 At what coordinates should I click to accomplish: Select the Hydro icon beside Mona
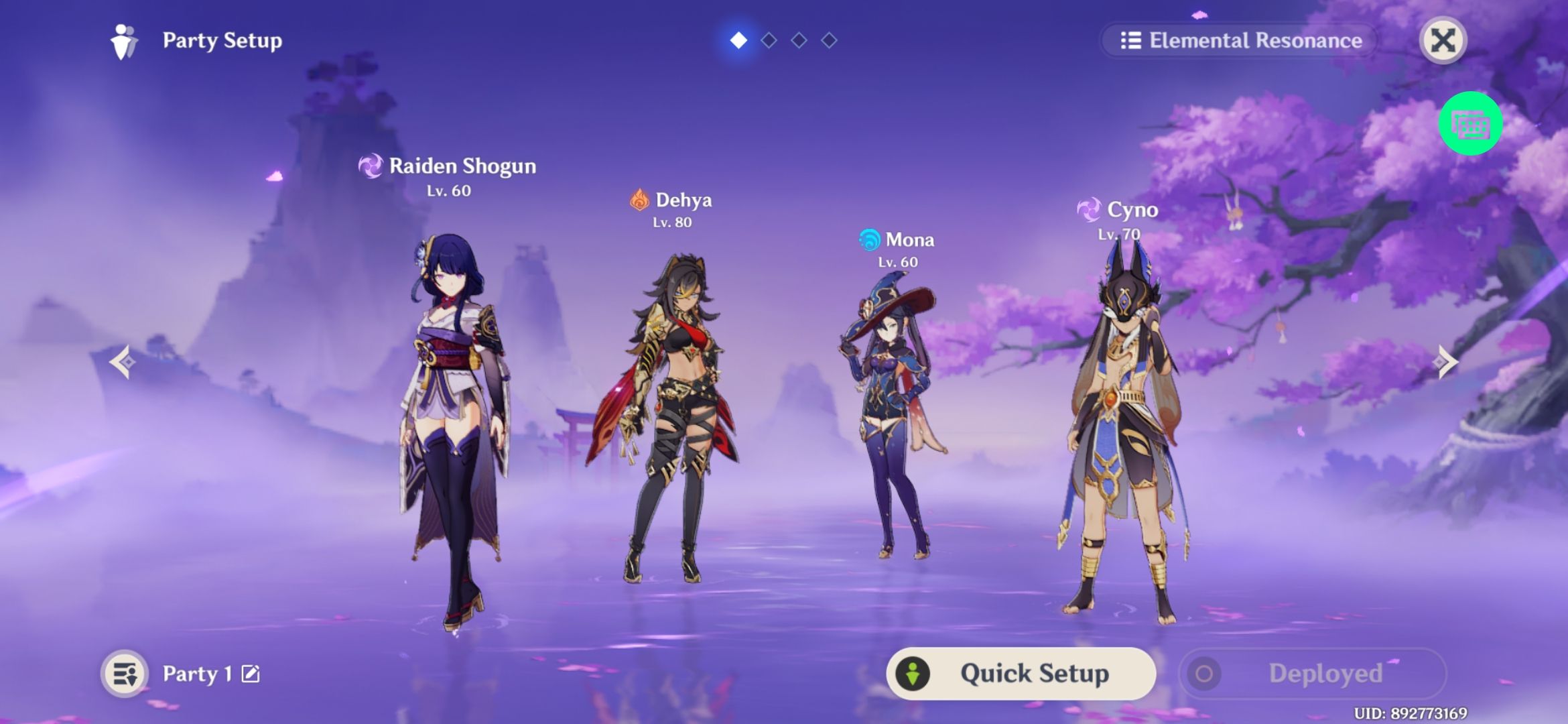point(869,239)
